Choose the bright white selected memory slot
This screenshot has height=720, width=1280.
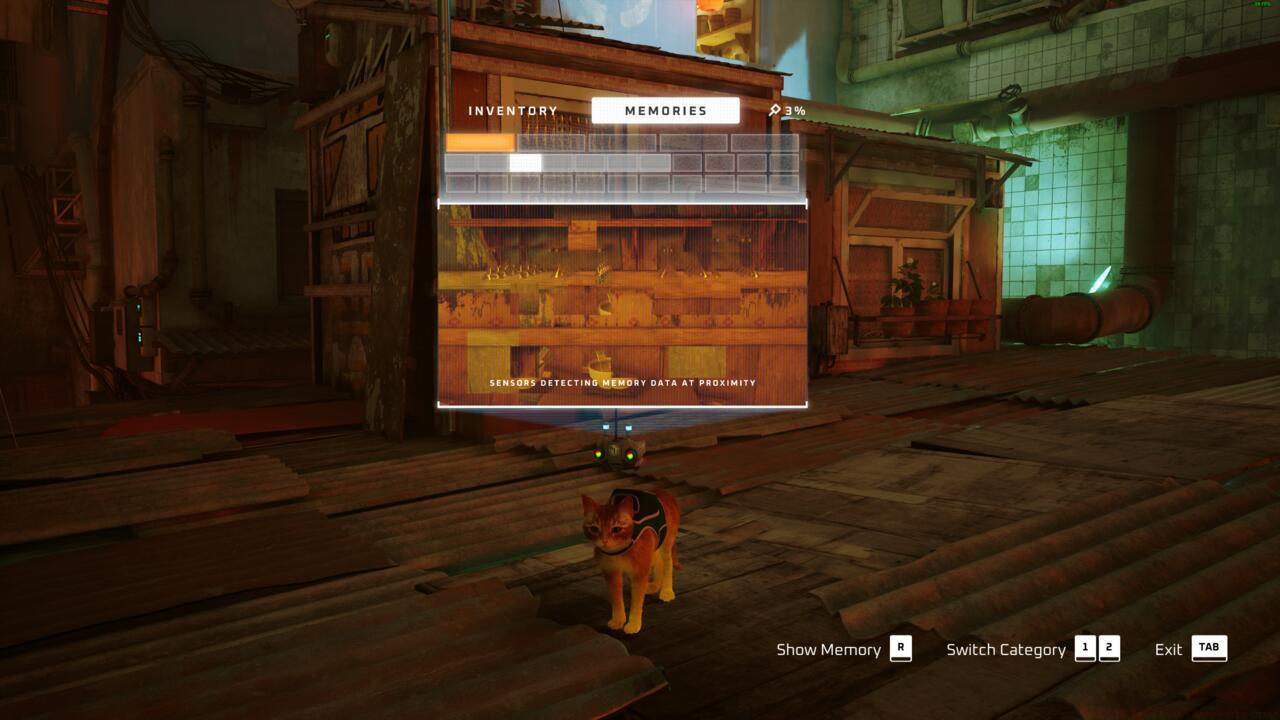(525, 163)
